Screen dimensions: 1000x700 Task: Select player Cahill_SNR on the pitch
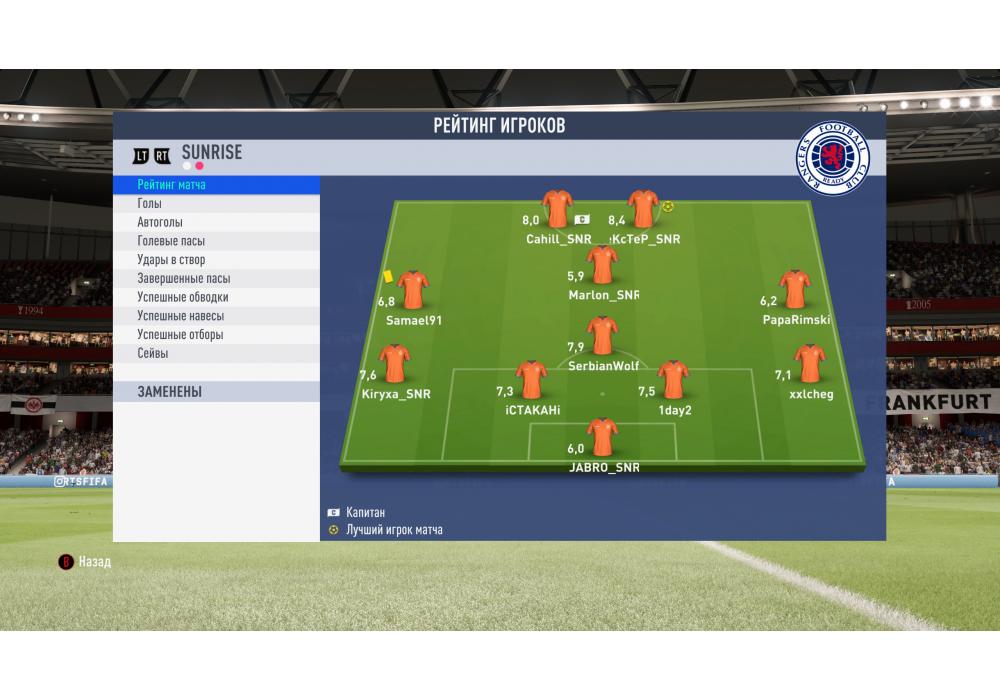pos(557,210)
